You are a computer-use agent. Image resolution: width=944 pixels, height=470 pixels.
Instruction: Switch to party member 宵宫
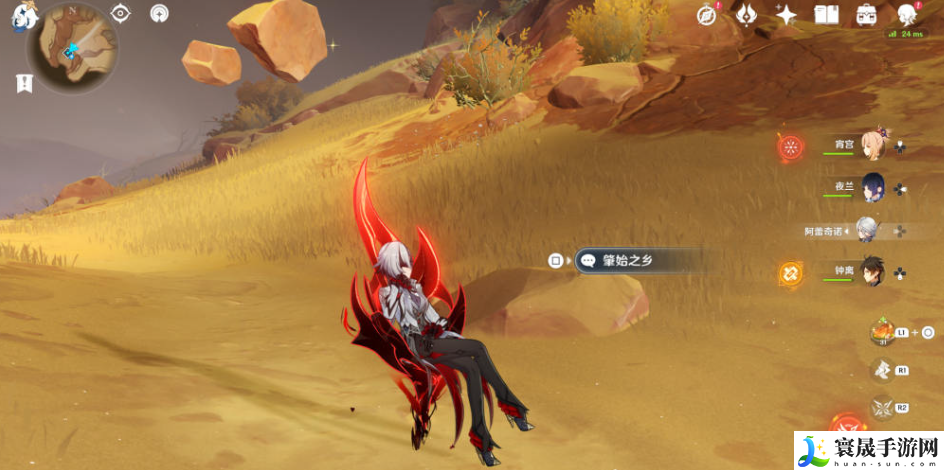click(873, 145)
